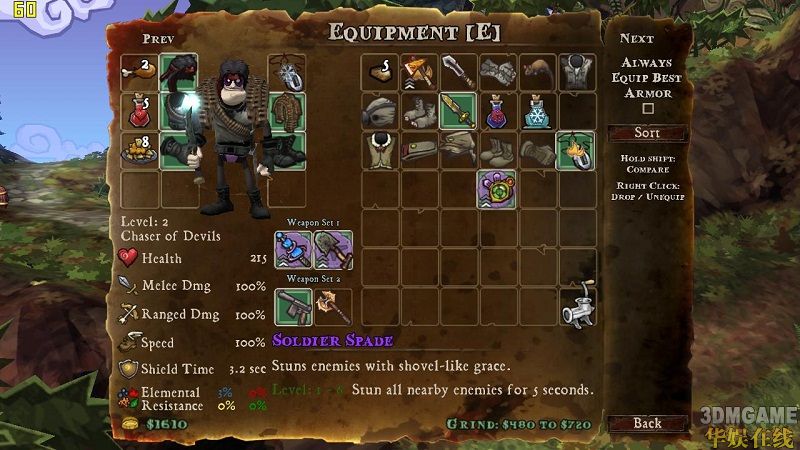800x450 pixels.
Task: Click the purple jeweled amulet item
Action: pyautogui.click(x=496, y=188)
